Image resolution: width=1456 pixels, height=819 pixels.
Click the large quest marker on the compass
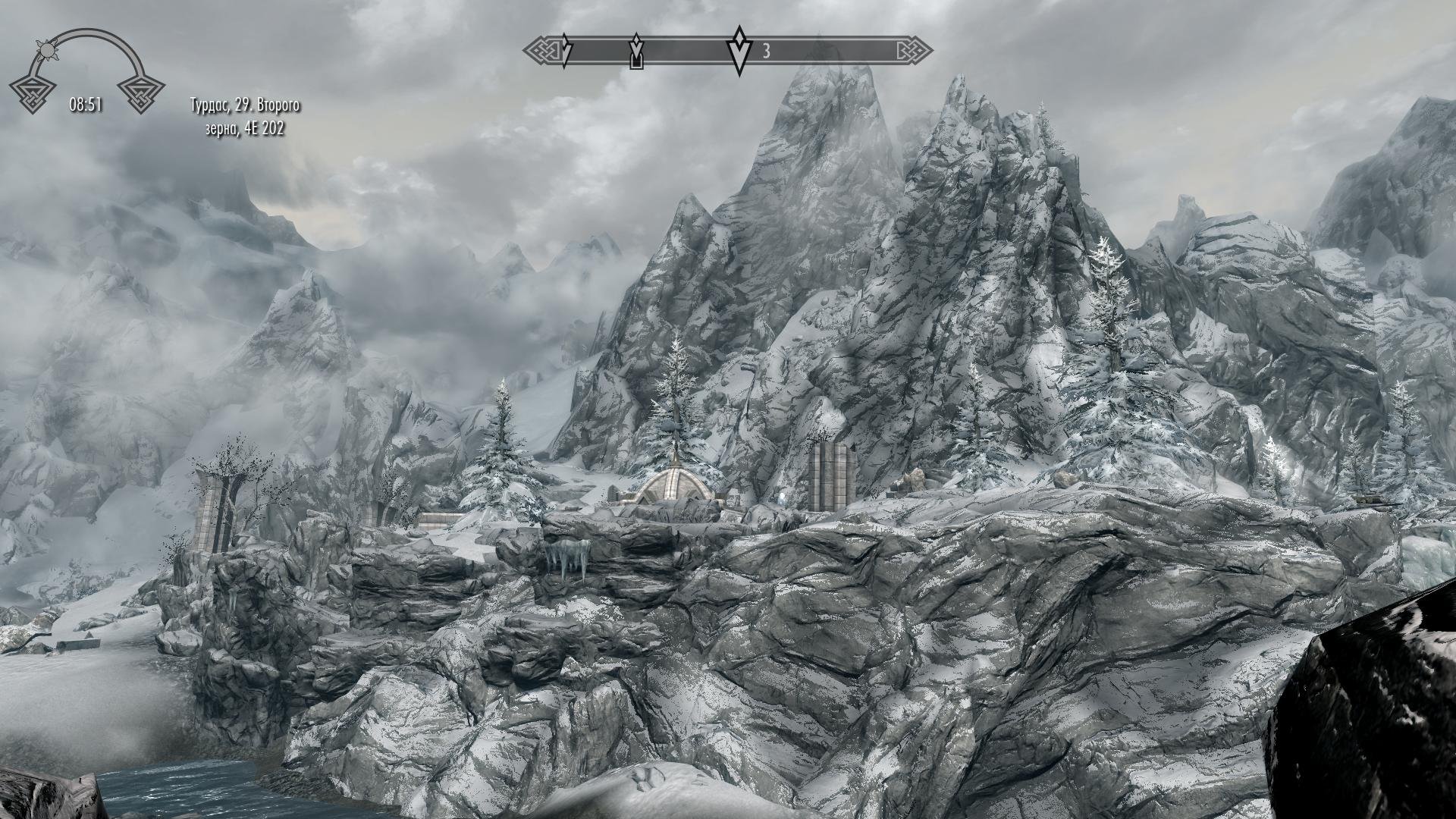(x=738, y=50)
